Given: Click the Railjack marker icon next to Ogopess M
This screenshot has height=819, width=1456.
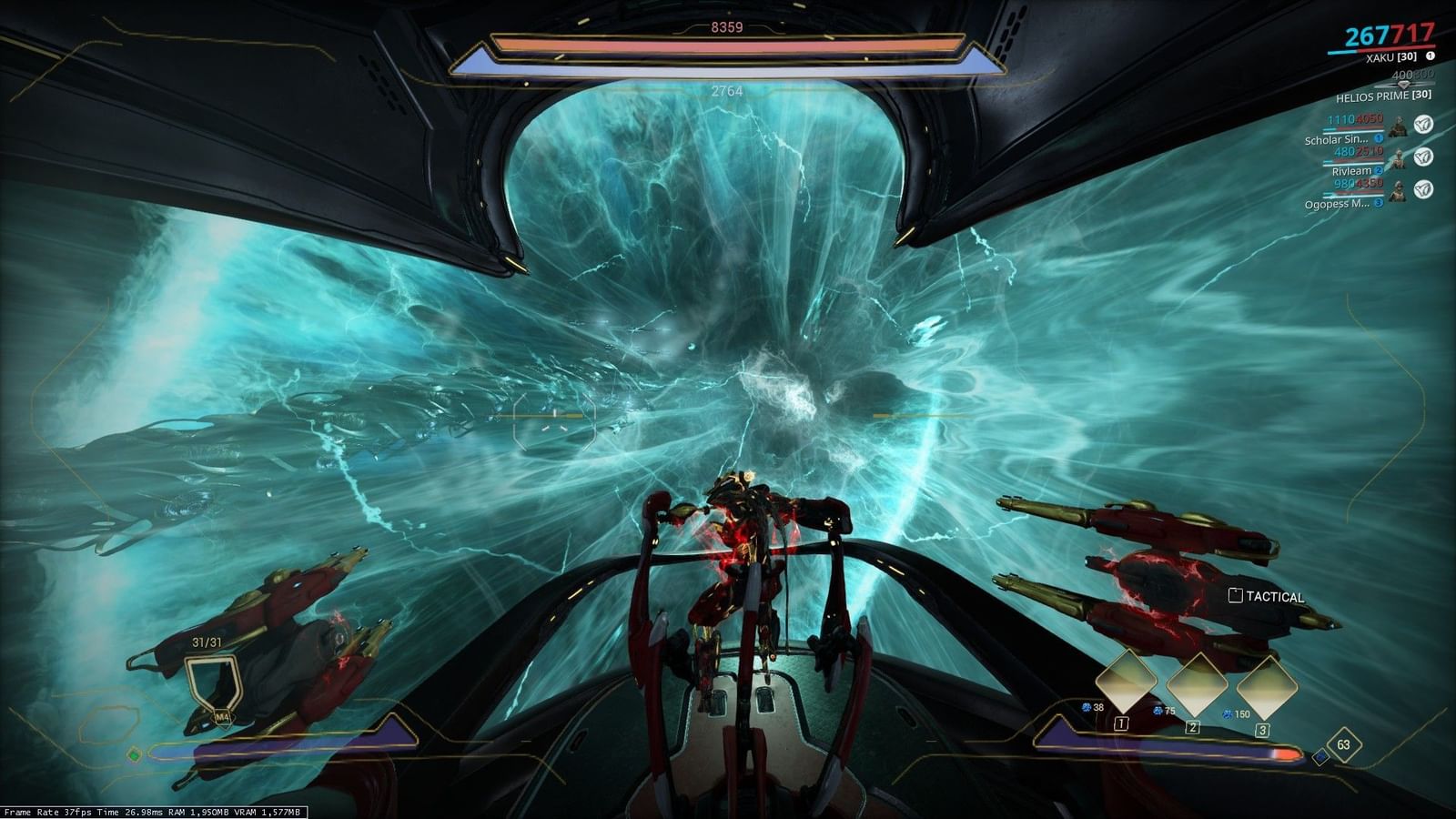Looking at the screenshot, I should (1421, 188).
